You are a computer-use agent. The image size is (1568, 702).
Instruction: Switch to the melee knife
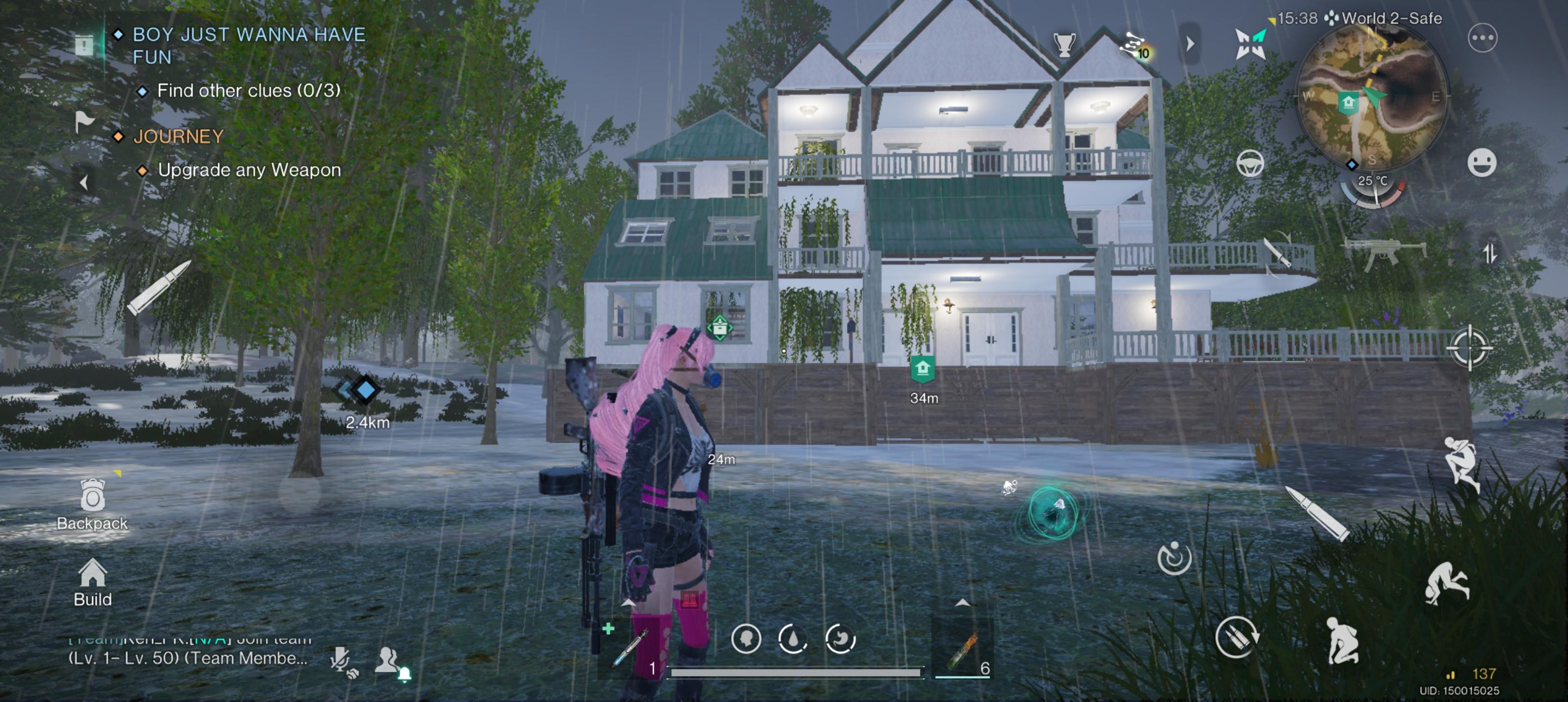tap(1277, 253)
